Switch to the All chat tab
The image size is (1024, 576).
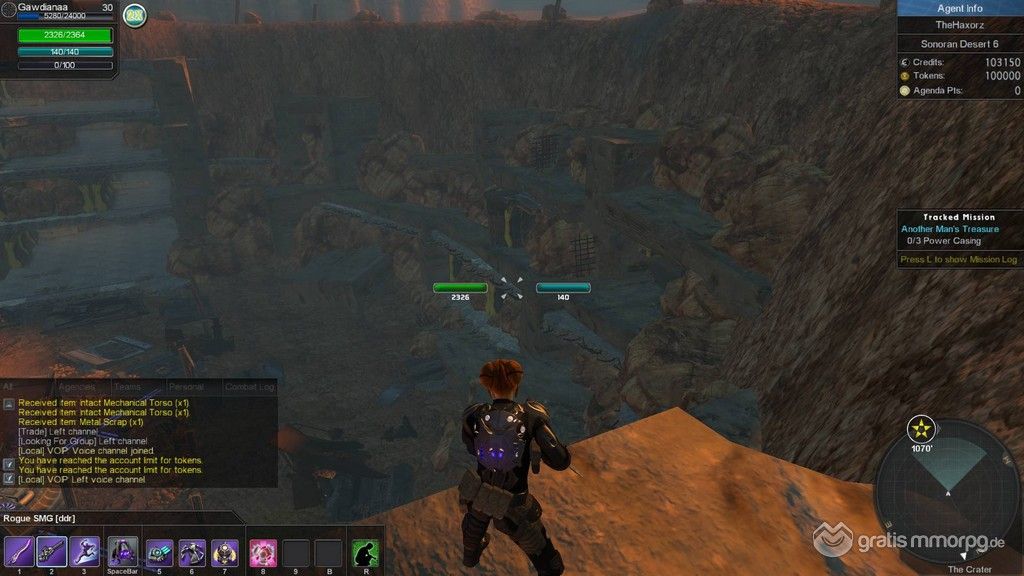[x=8, y=386]
